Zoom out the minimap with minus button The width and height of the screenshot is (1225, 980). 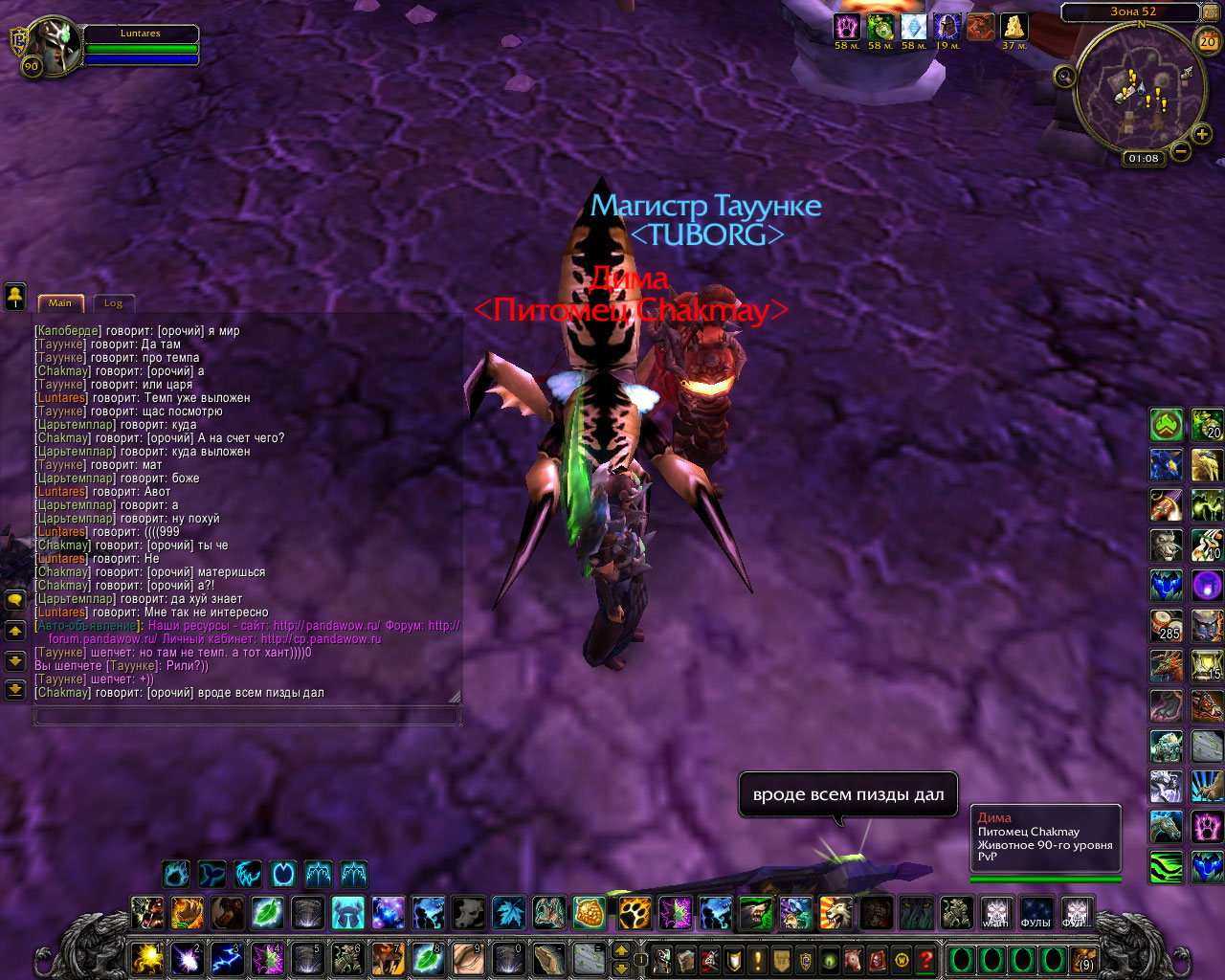tap(1181, 151)
